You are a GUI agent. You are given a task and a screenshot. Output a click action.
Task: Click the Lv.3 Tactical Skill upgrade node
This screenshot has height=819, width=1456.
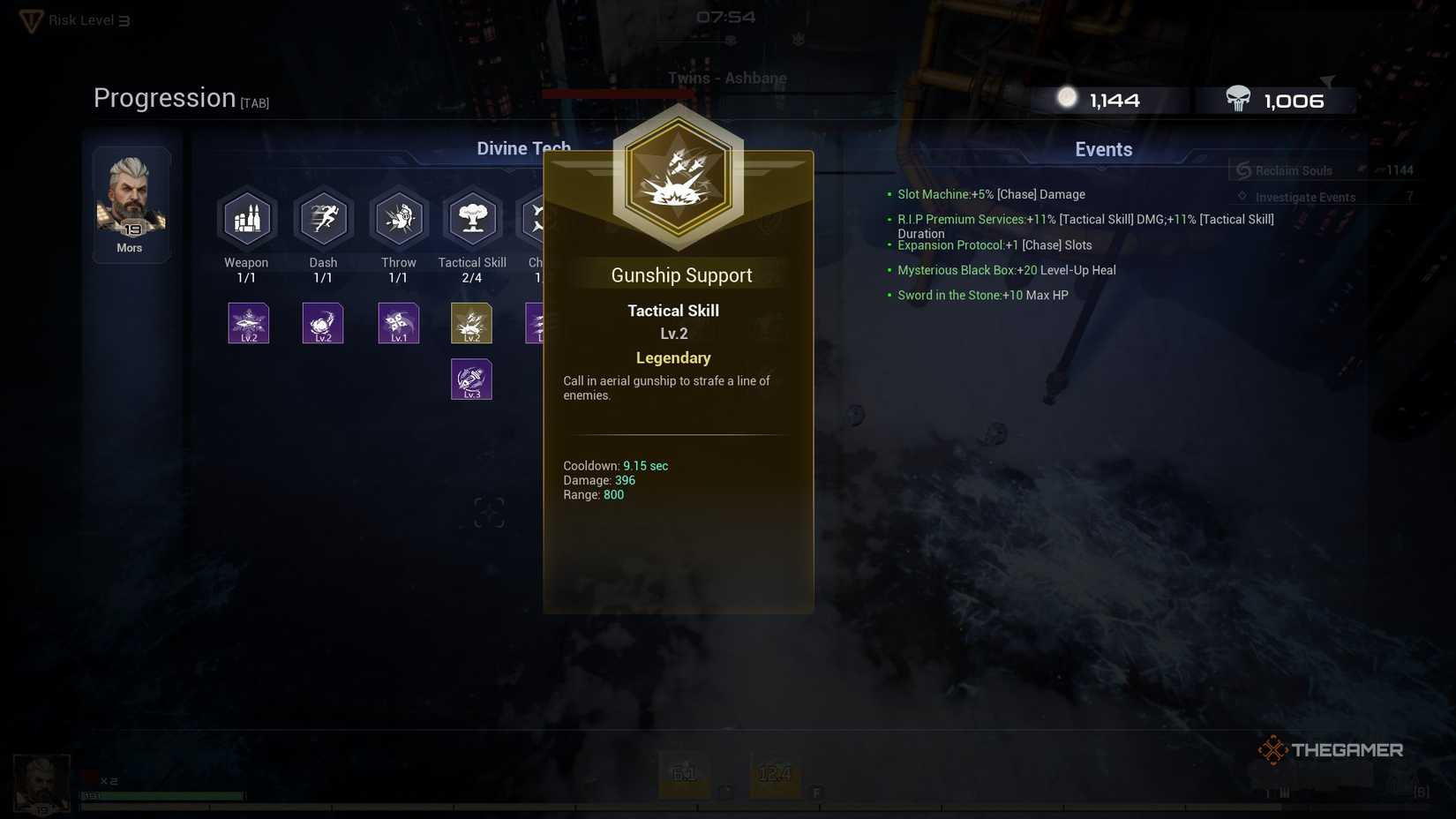(x=472, y=379)
